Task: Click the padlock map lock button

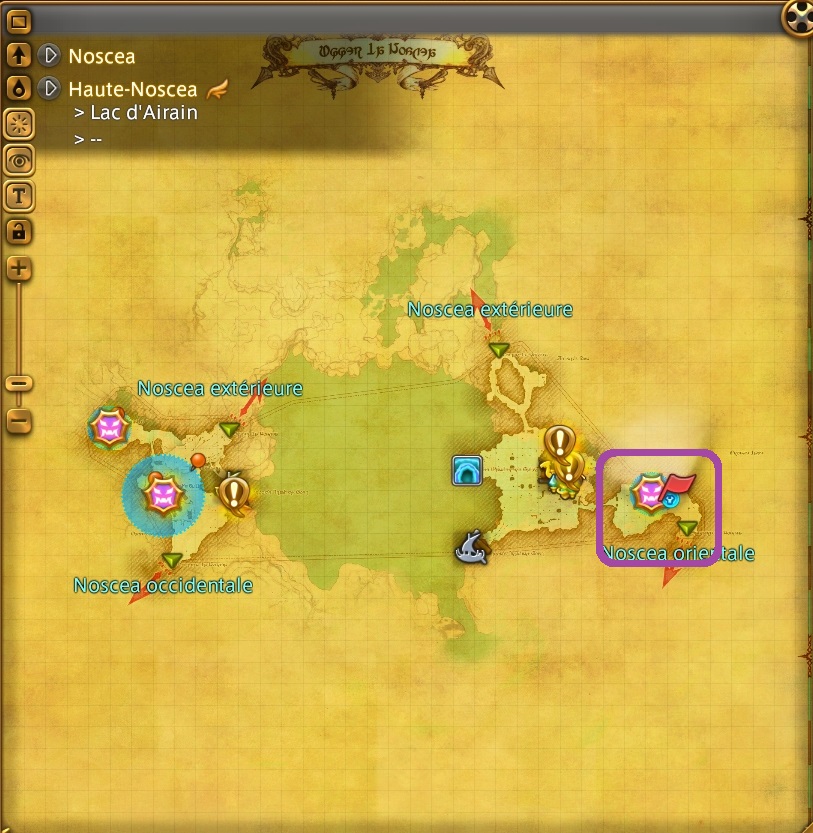Action: coord(19,231)
